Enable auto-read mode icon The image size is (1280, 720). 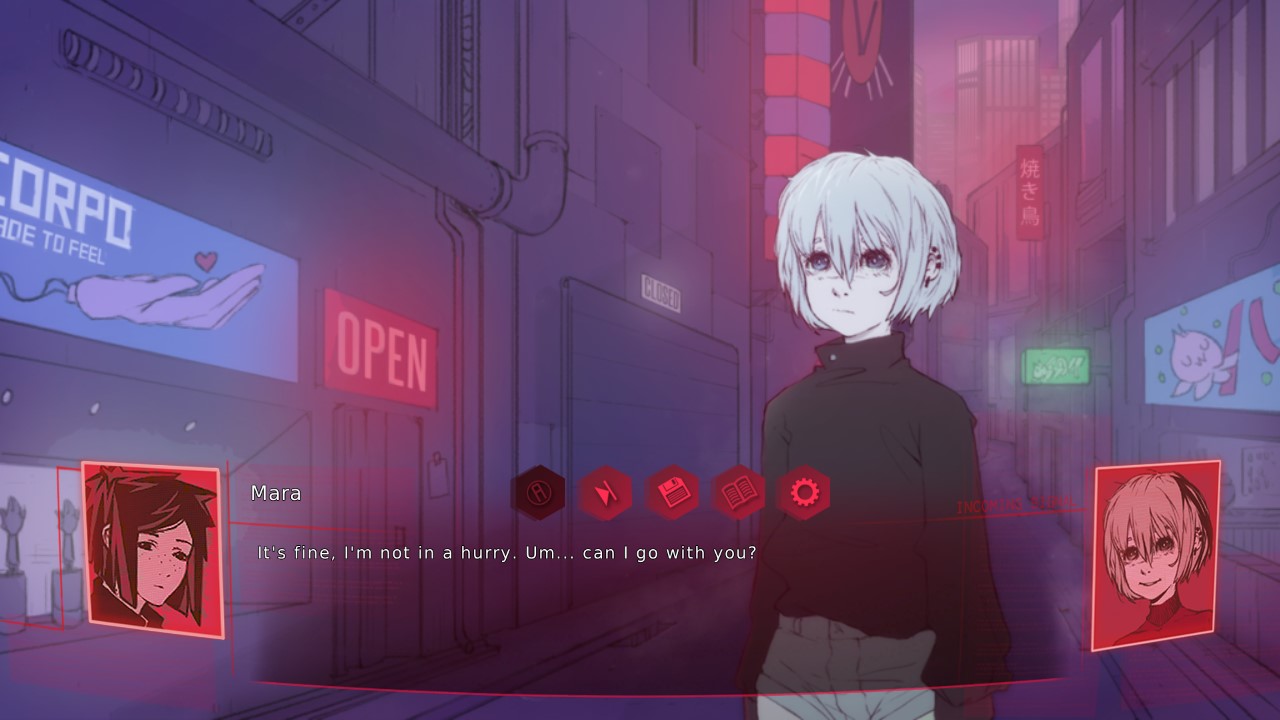pos(538,492)
